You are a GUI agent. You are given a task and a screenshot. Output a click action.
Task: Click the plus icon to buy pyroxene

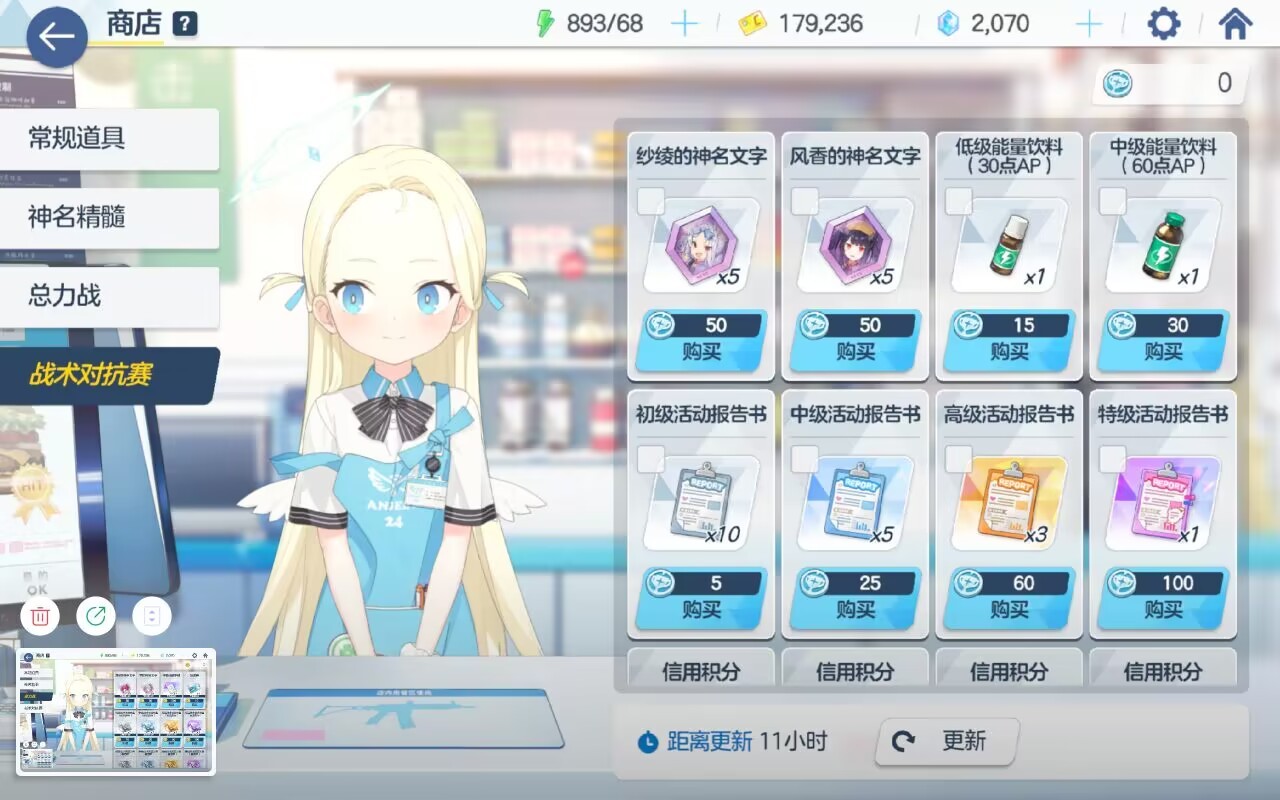(x=1089, y=22)
